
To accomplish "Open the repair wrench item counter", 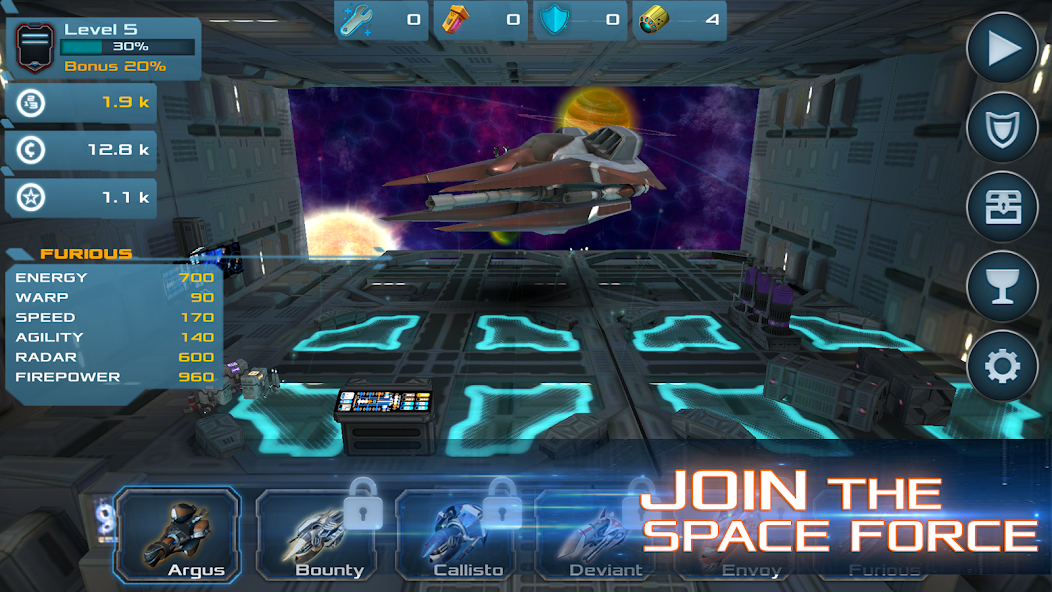I will (x=381, y=20).
